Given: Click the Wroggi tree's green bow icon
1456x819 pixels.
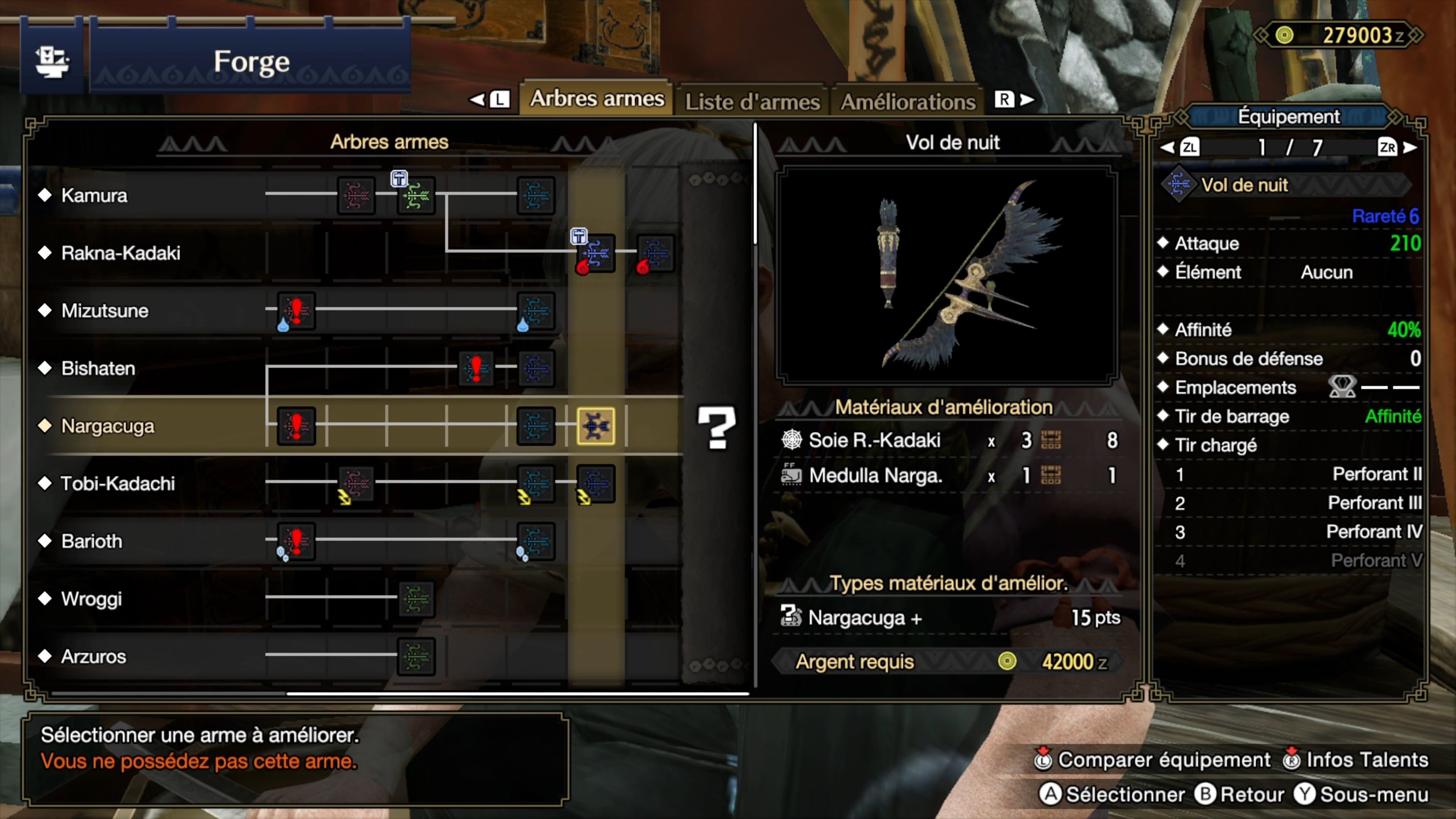Looking at the screenshot, I should pos(417,599).
